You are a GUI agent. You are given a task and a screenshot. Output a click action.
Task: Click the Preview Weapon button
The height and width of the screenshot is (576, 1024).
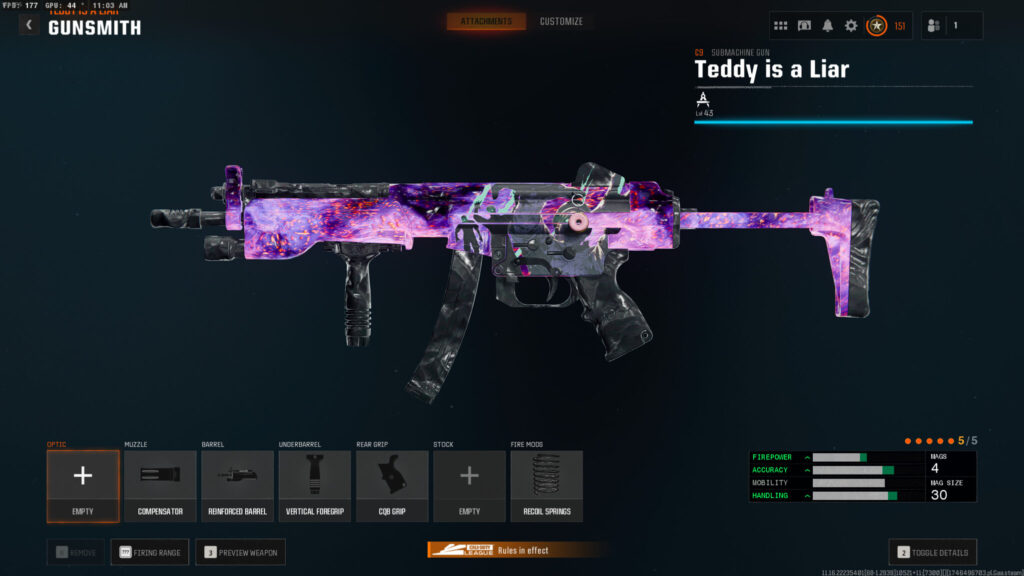240,552
